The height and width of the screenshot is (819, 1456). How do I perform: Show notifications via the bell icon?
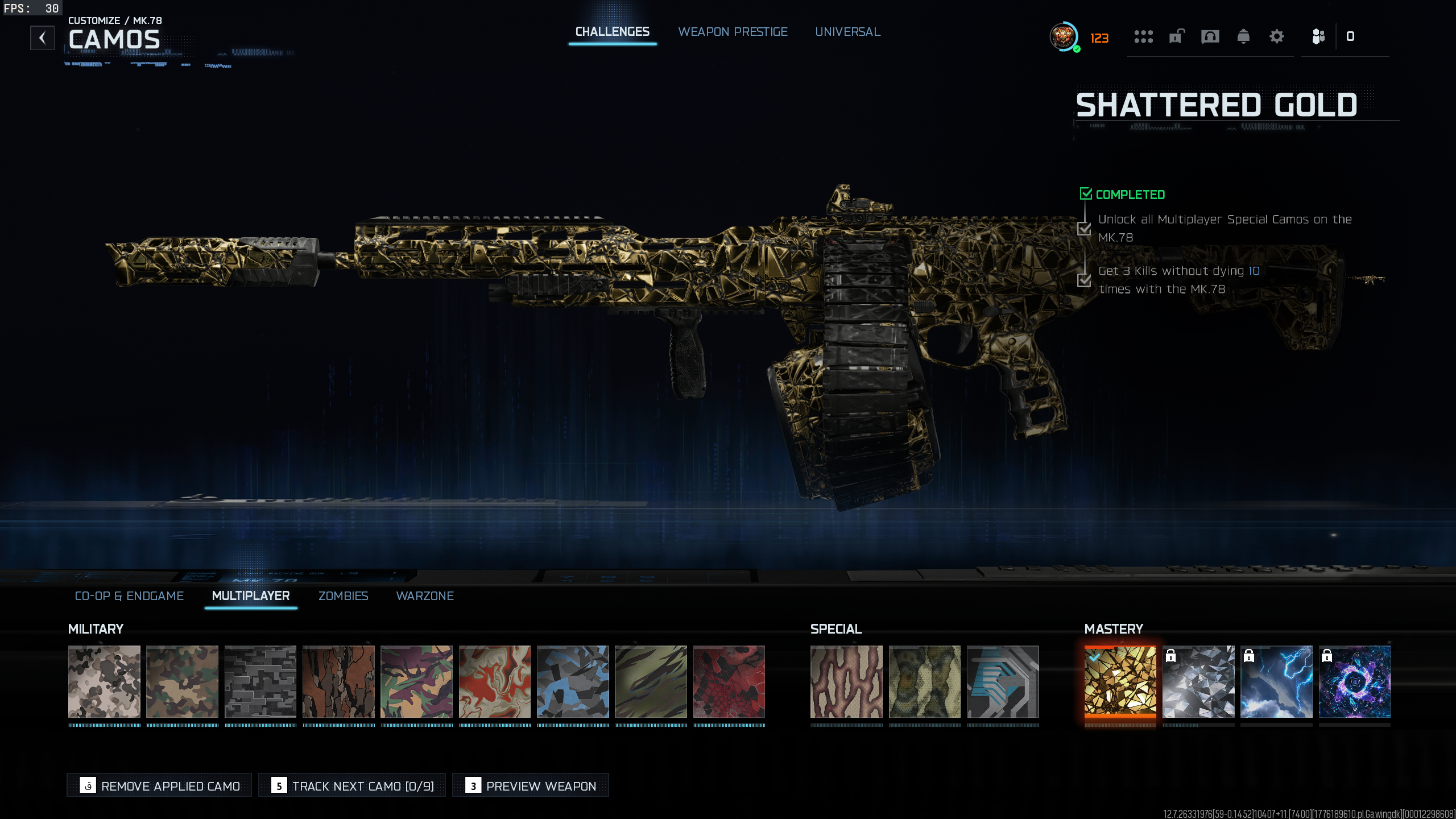point(1243,37)
